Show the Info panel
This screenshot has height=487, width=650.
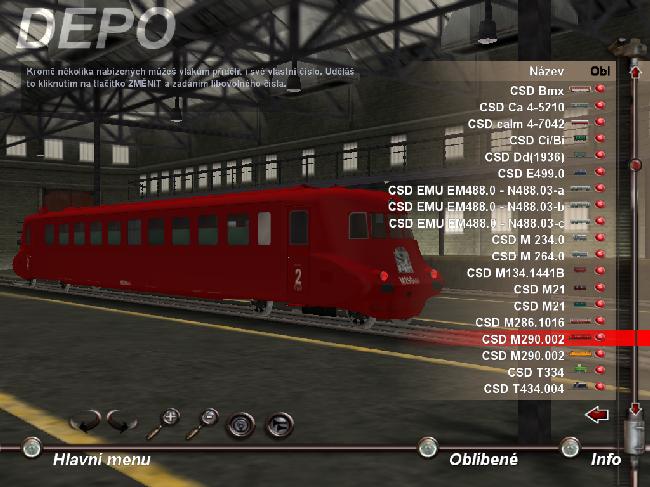(x=605, y=459)
